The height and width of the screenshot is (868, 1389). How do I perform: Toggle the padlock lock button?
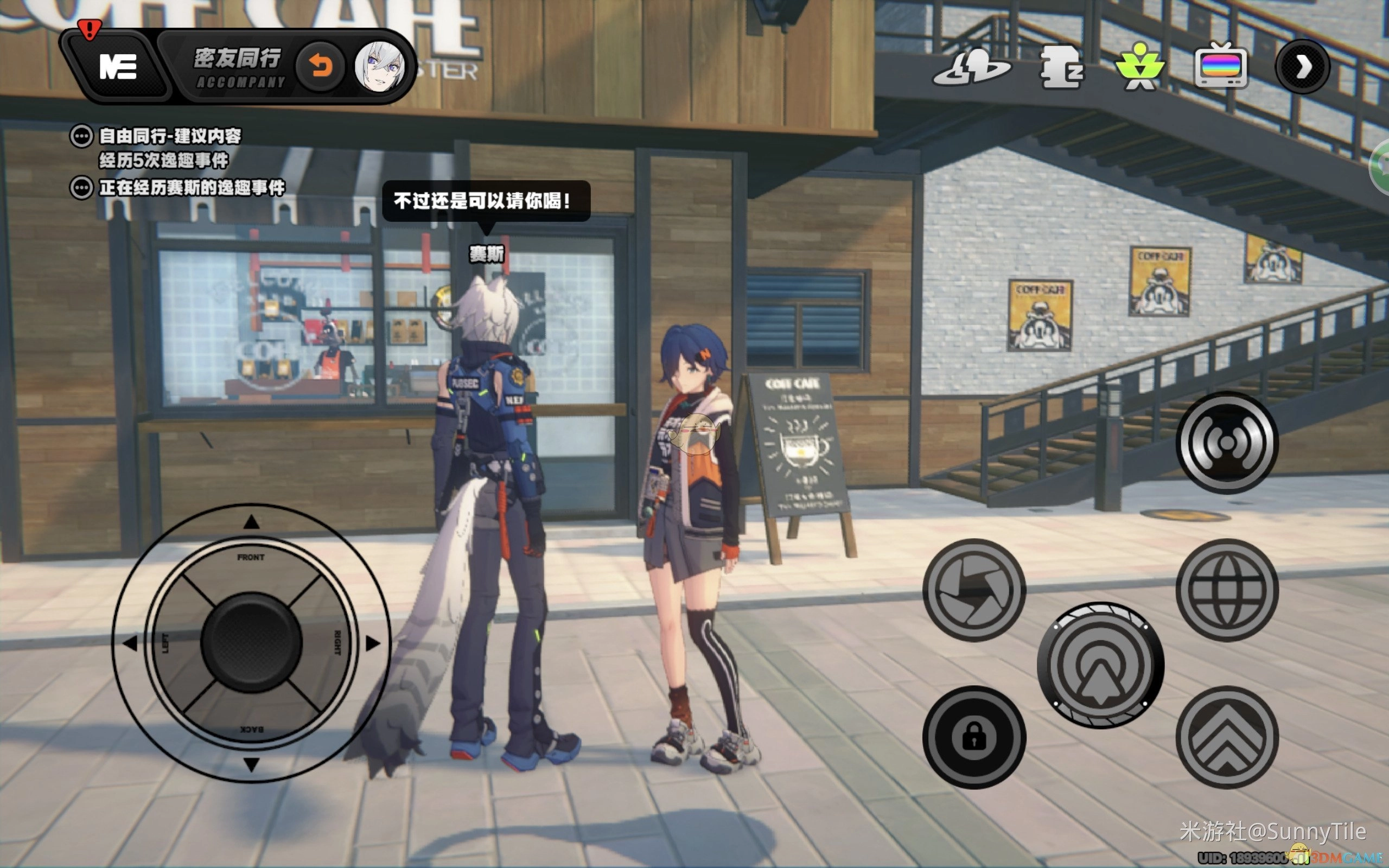tap(974, 737)
